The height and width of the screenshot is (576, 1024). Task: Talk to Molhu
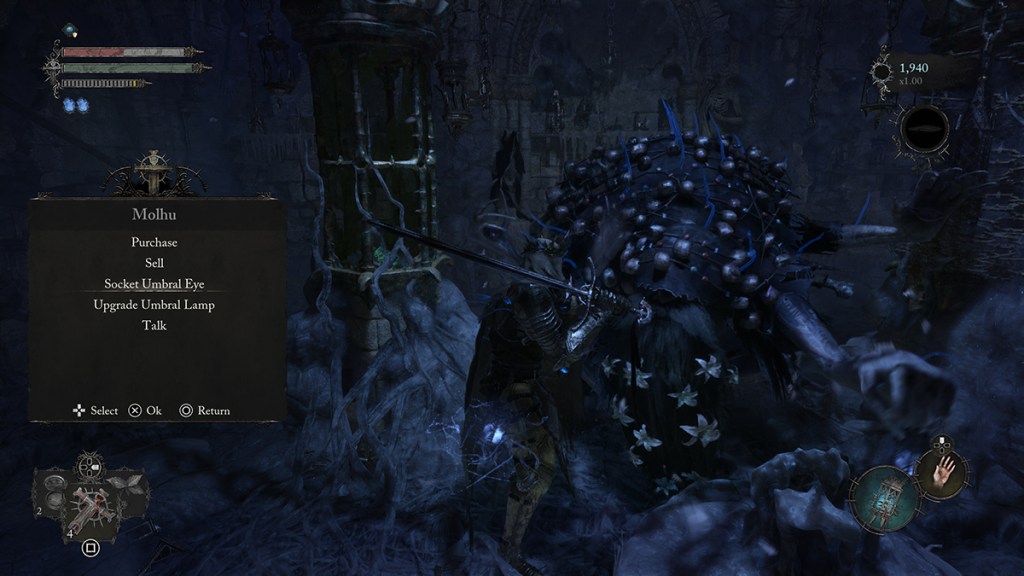(x=154, y=326)
